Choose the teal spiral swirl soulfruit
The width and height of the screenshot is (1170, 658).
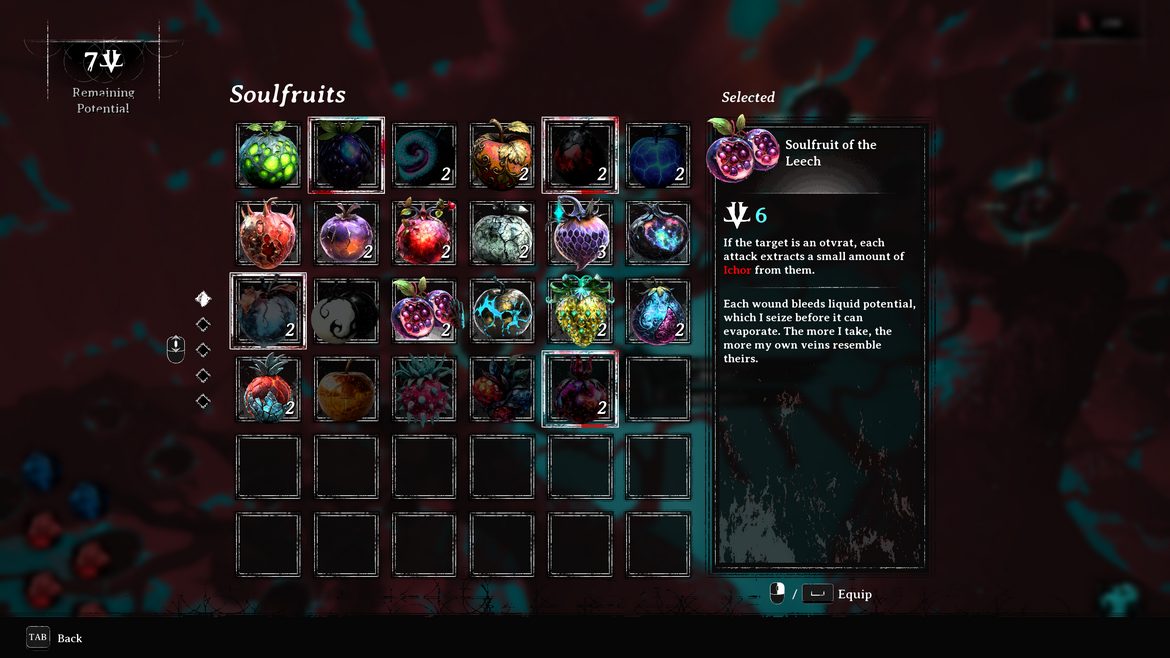pos(424,156)
